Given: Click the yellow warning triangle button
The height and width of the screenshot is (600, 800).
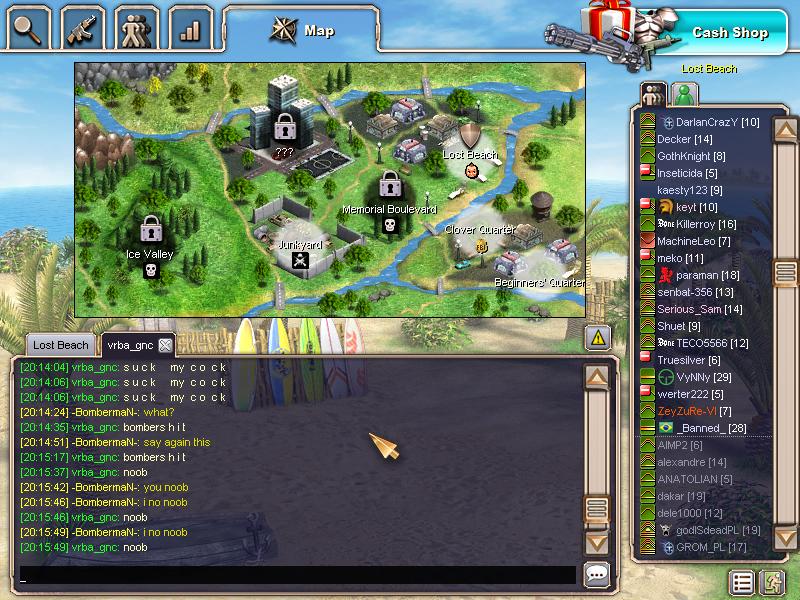Looking at the screenshot, I should coord(597,337).
